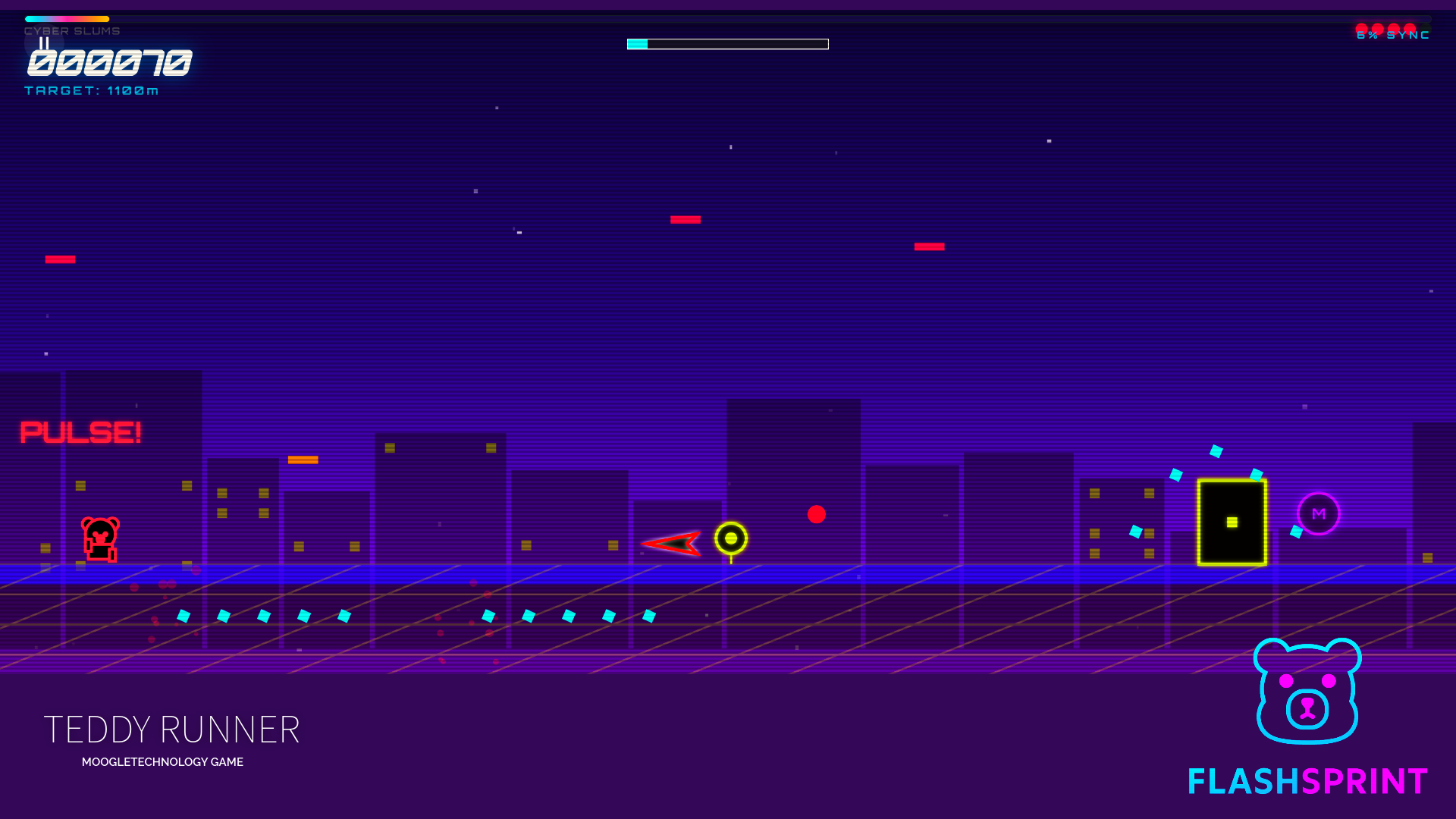This screenshot has height=819, width=1456.
Task: Pause the game with the pause icon
Action: [x=44, y=43]
